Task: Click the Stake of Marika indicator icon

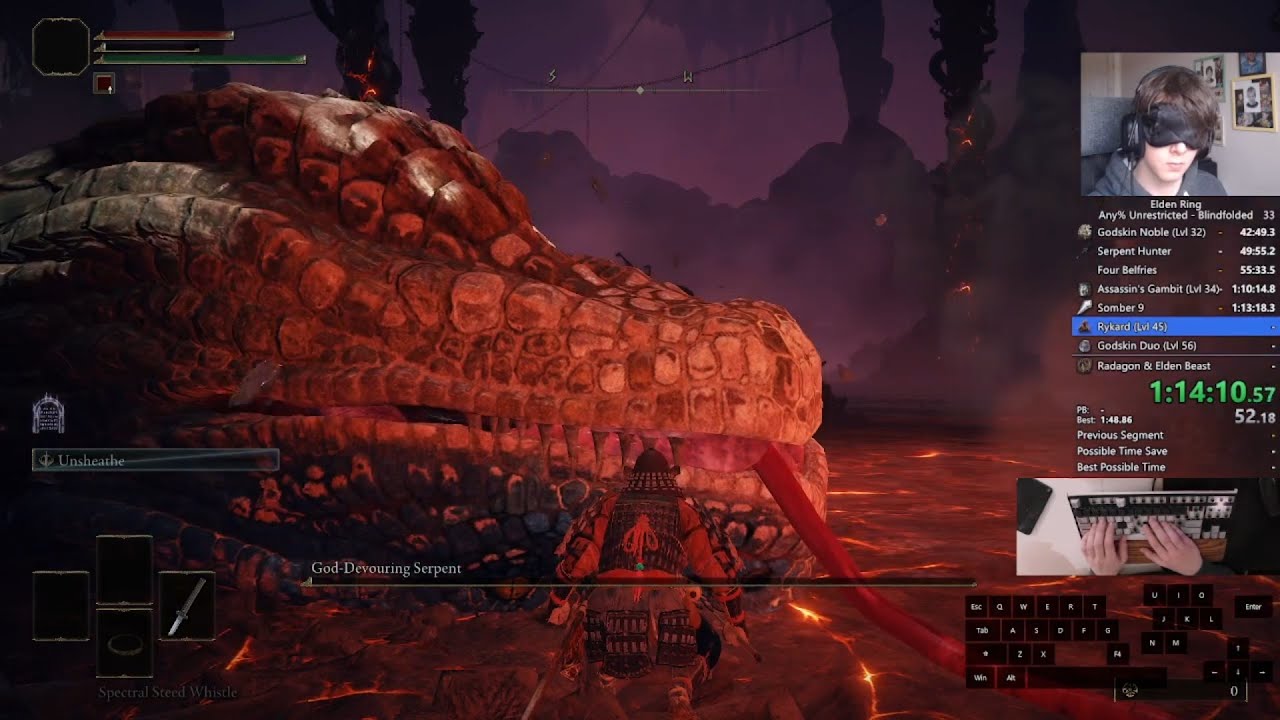Action: click(x=48, y=413)
